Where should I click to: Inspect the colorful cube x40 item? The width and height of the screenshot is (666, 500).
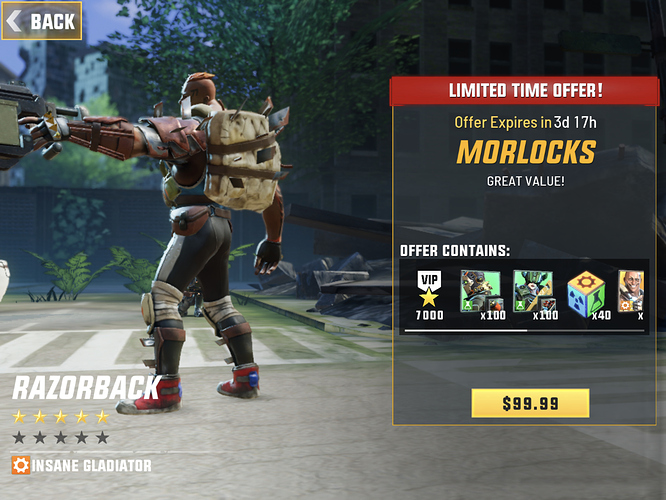click(588, 292)
